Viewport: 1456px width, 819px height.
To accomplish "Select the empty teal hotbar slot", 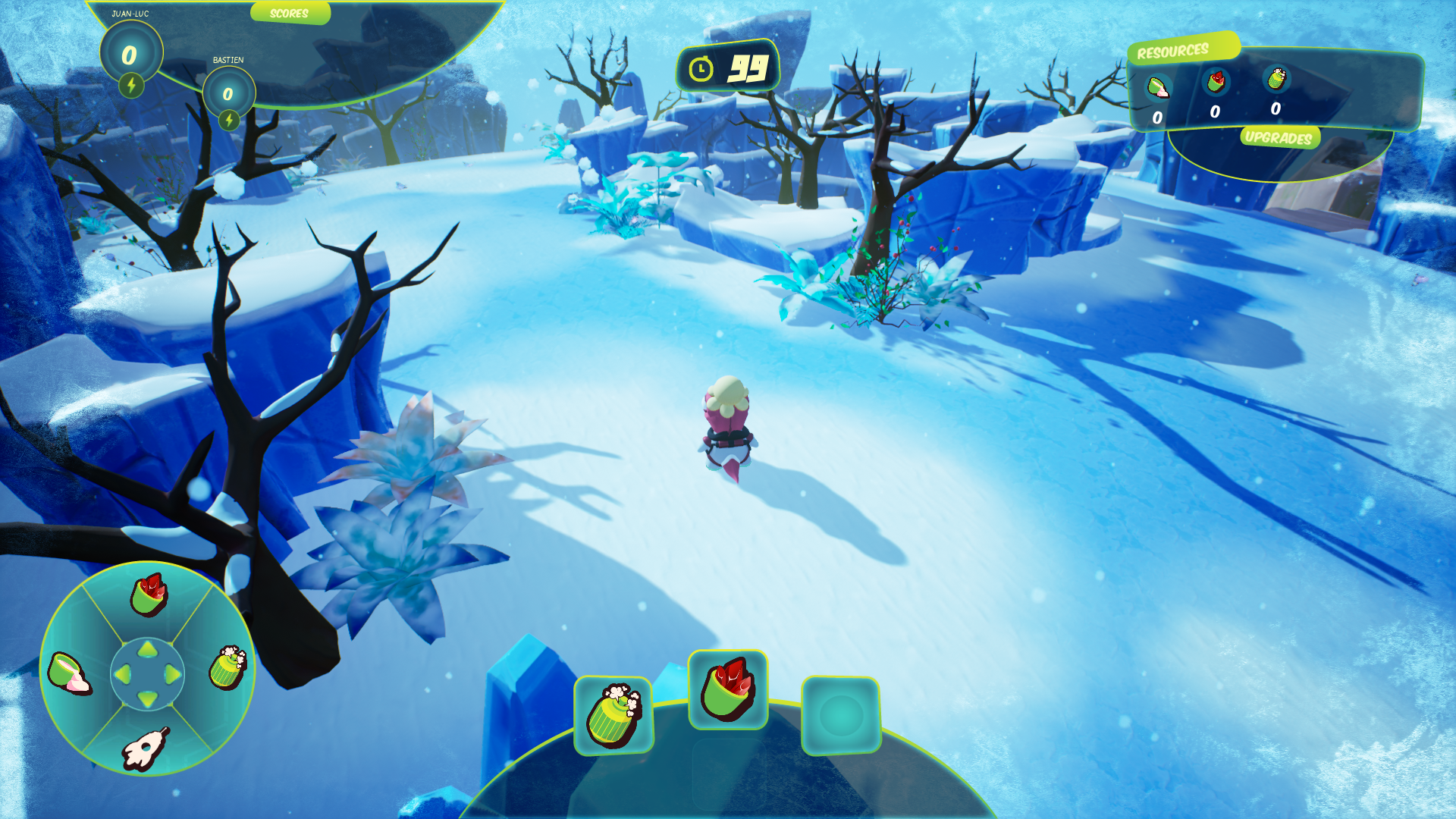I will (841, 715).
